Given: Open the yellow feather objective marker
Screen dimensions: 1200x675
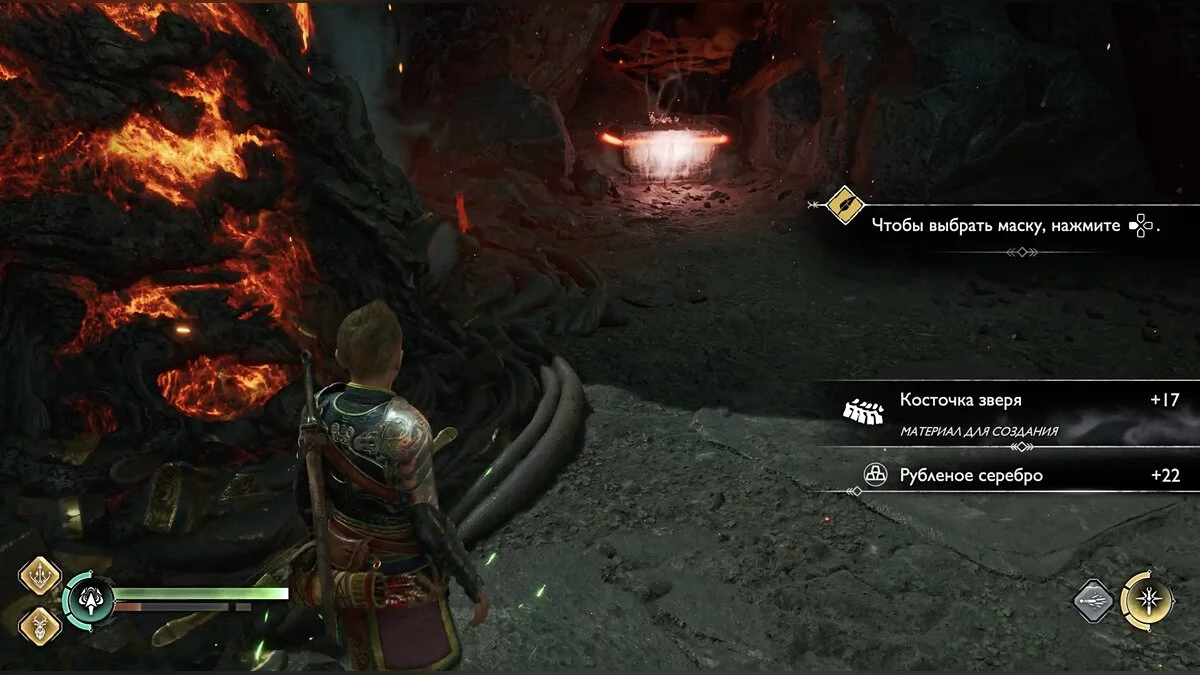Looking at the screenshot, I should tap(846, 206).
